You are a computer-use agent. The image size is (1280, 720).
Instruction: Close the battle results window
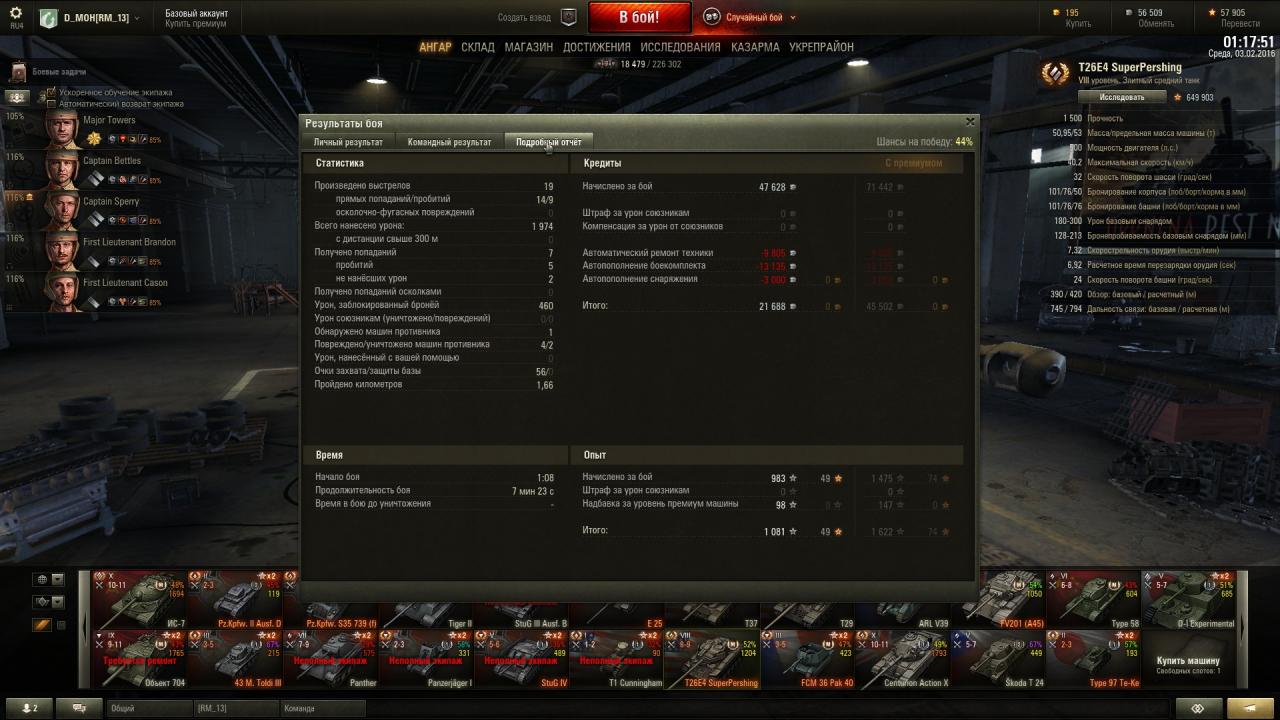click(x=969, y=121)
